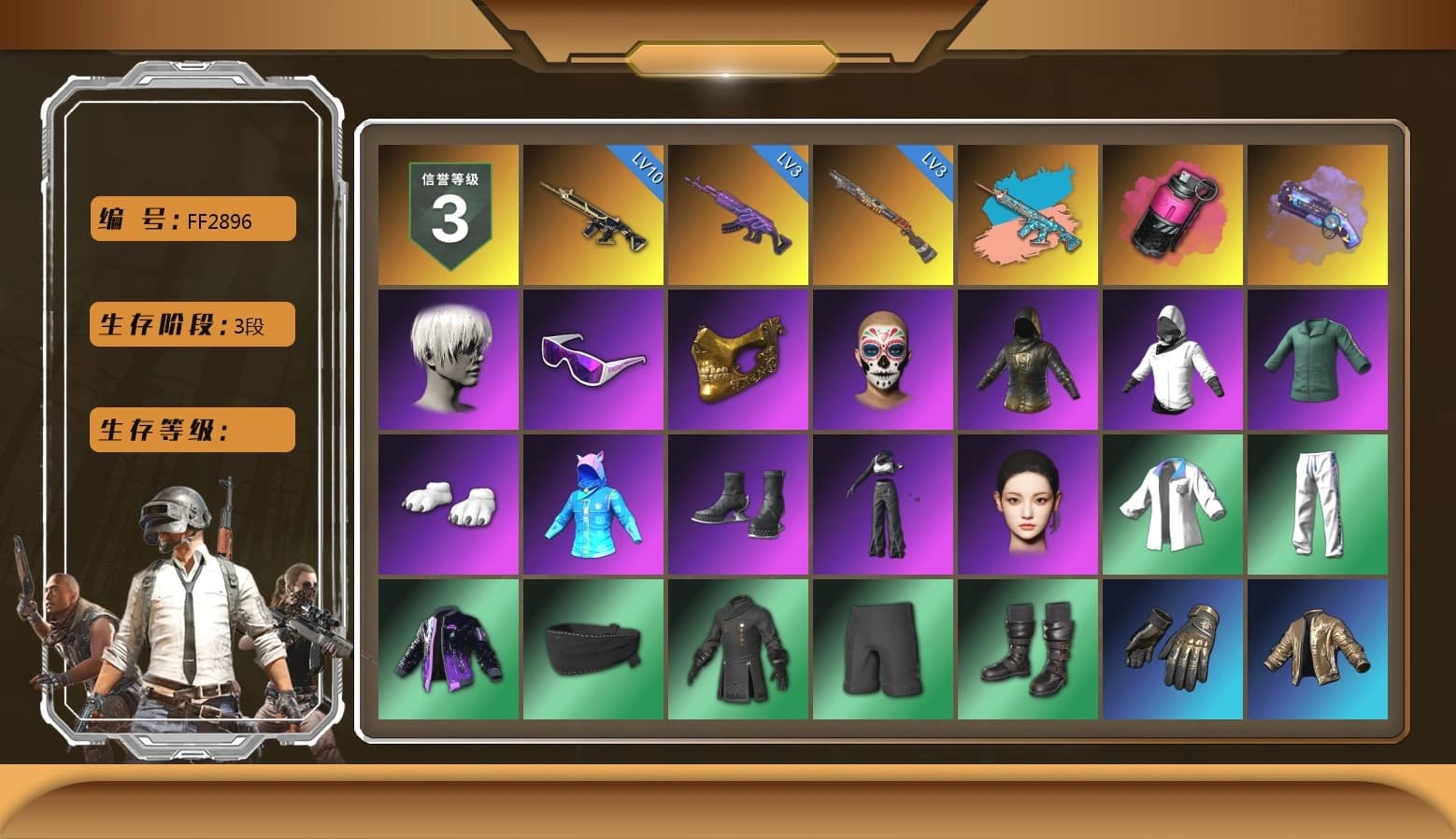Click the 生存阶段 3段 label

pos(191,324)
